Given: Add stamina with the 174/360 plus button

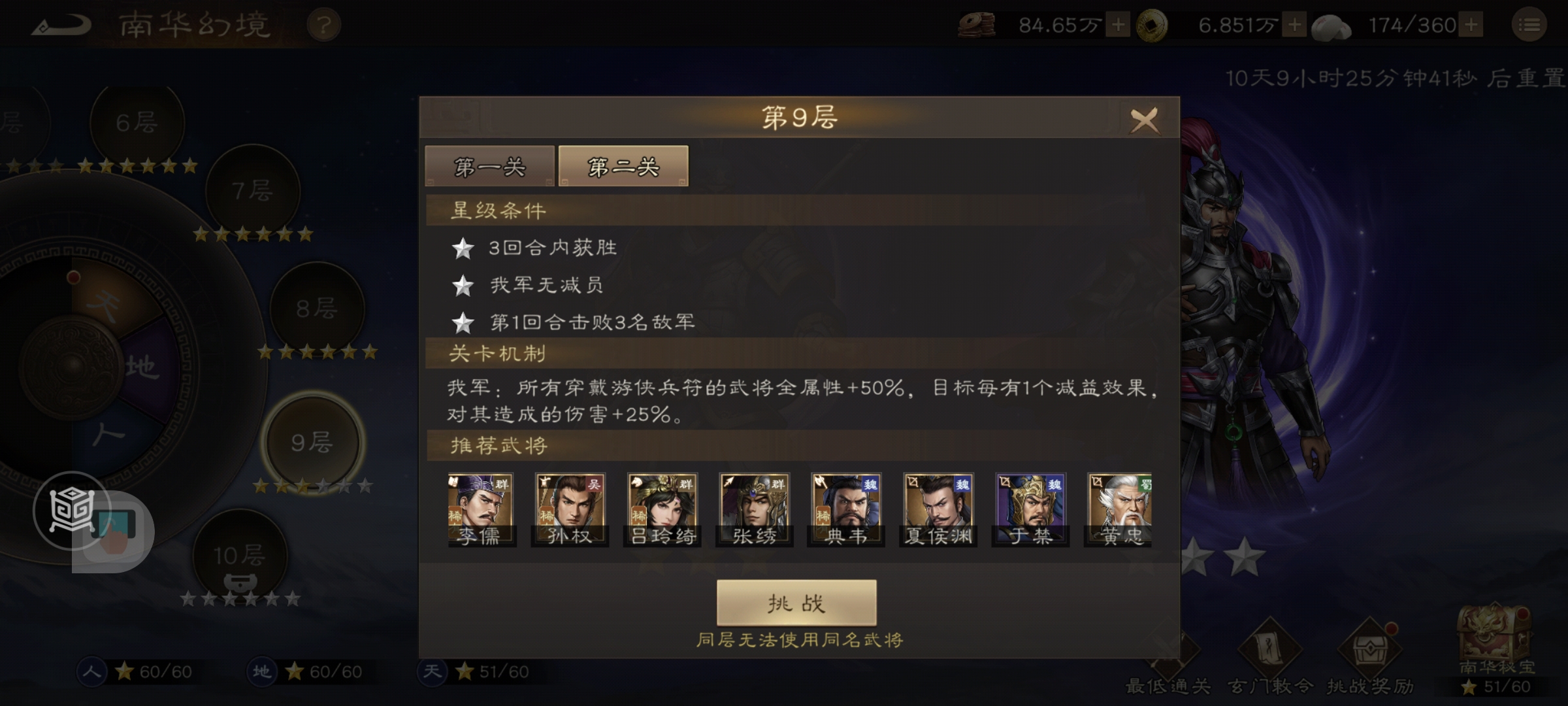Looking at the screenshot, I should pyautogui.click(x=1470, y=23).
